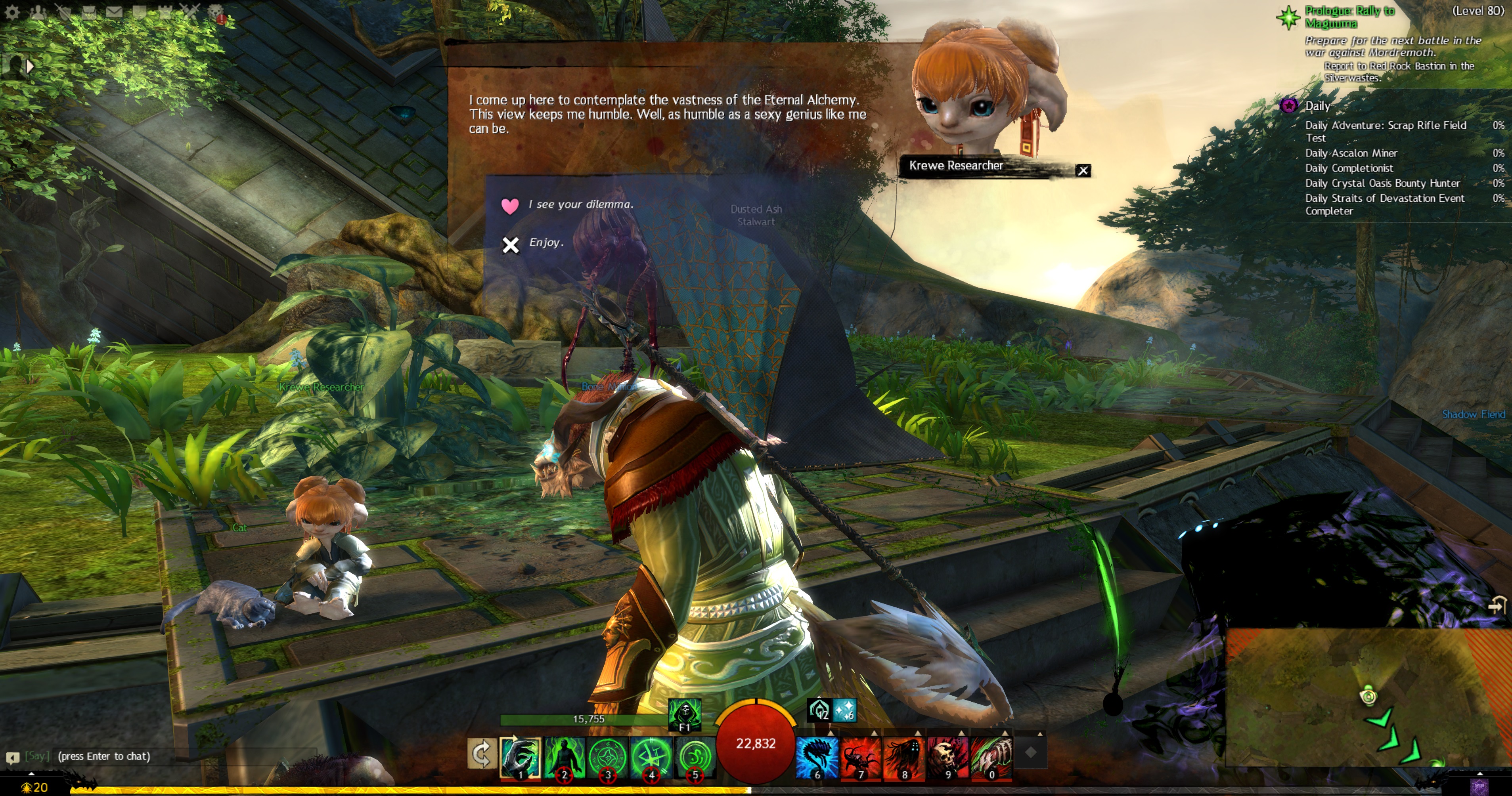This screenshot has height=796, width=1512.
Task: Expand the party portrait arrow
Action: [29, 66]
